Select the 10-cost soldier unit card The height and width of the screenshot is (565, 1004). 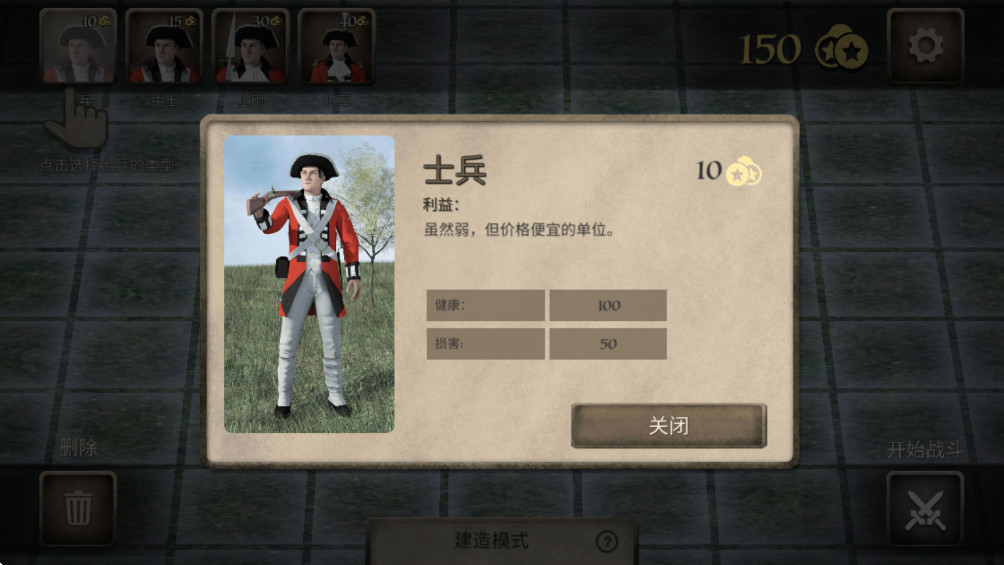[x=78, y=46]
